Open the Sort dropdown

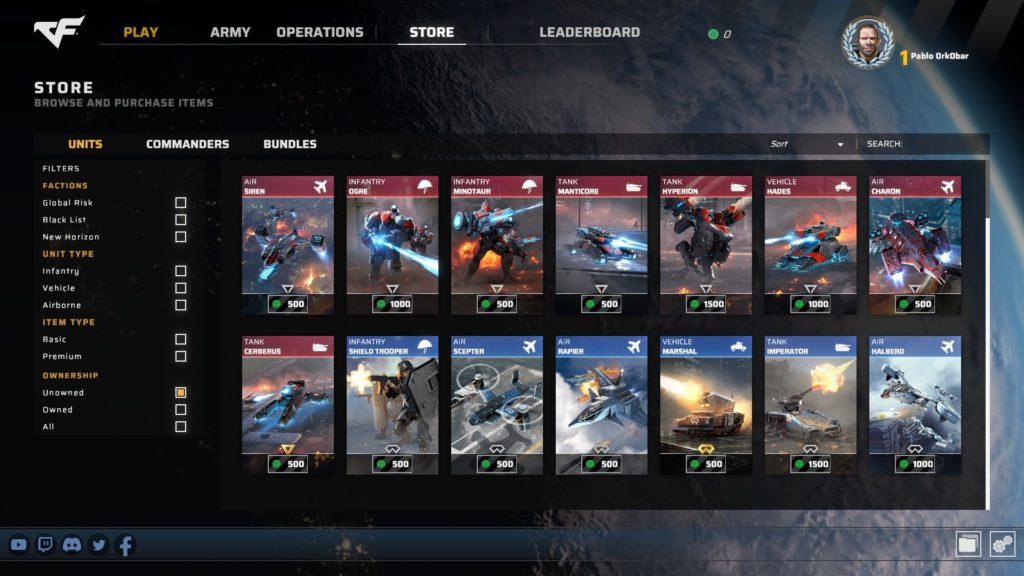(x=806, y=144)
